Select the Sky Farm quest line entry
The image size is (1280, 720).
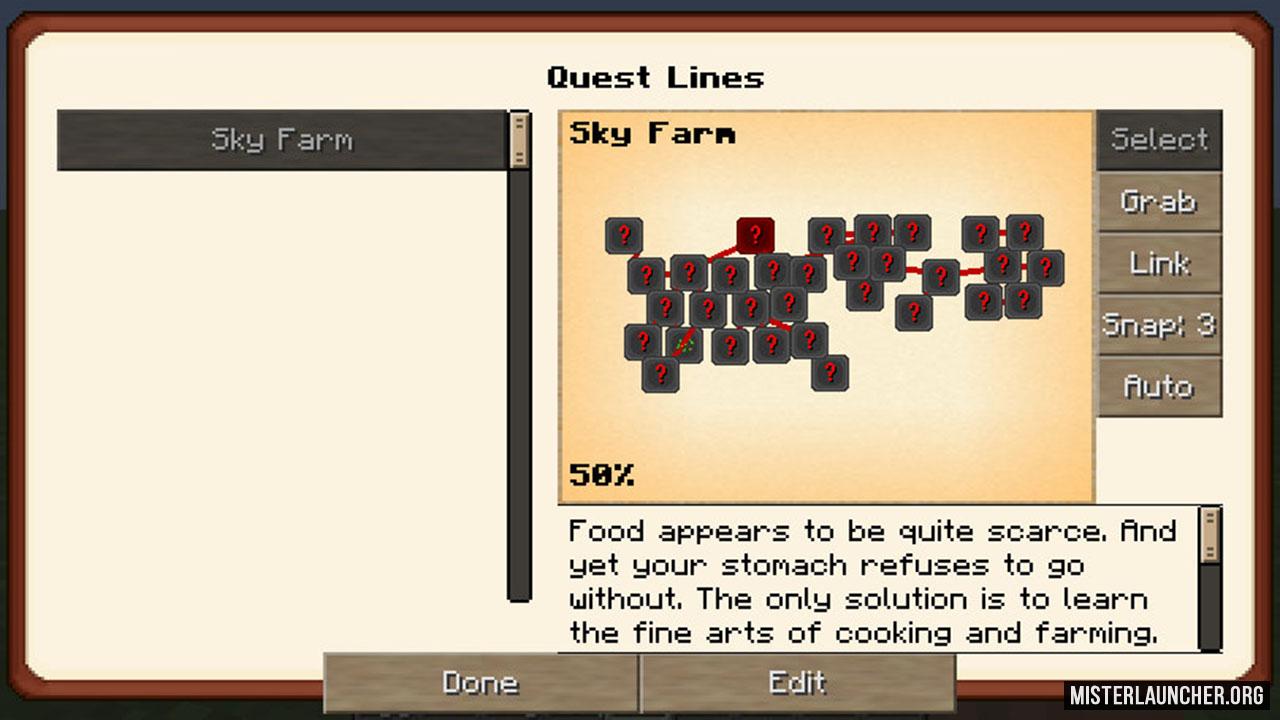281,140
